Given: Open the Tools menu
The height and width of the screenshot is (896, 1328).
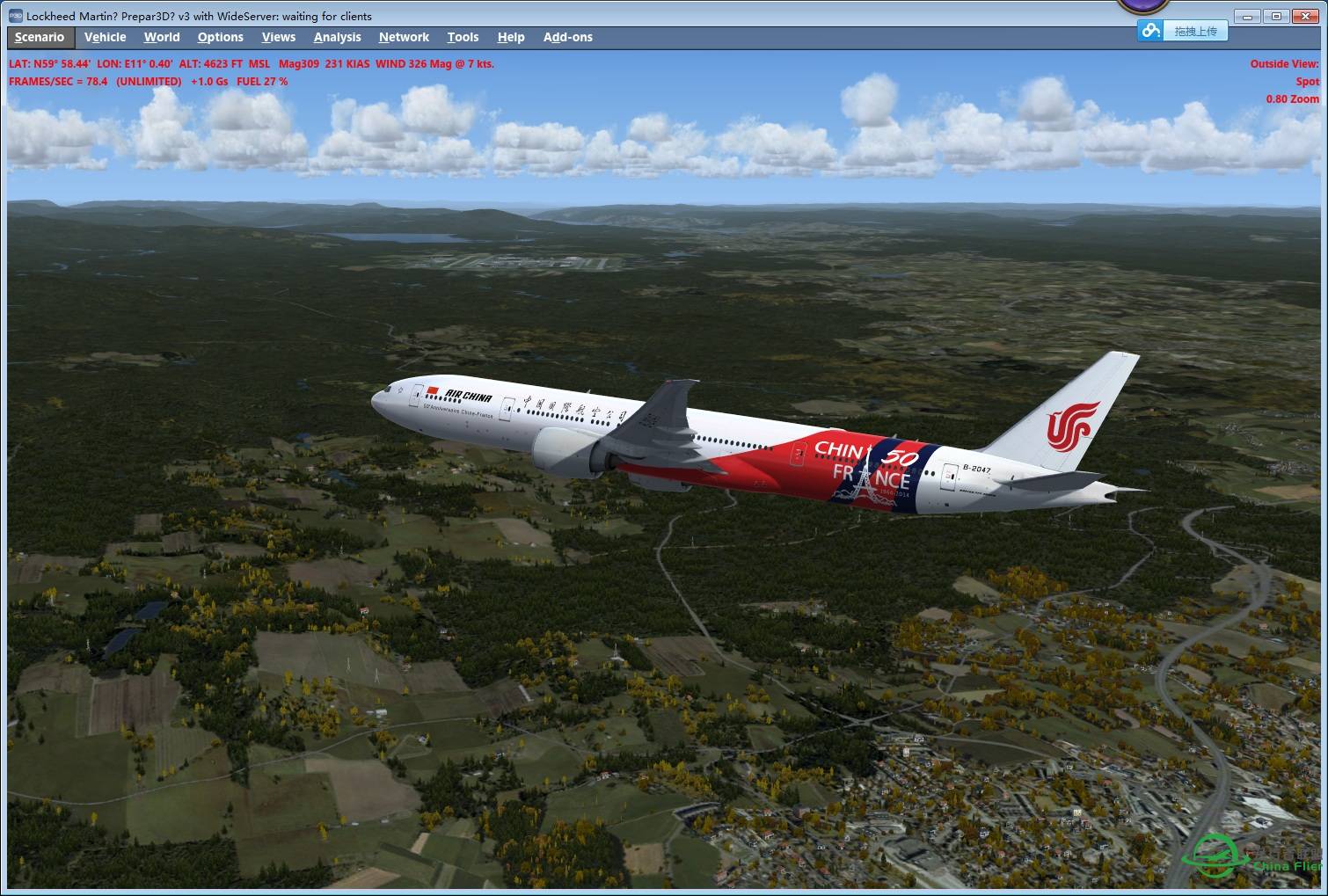Looking at the screenshot, I should [x=463, y=37].
